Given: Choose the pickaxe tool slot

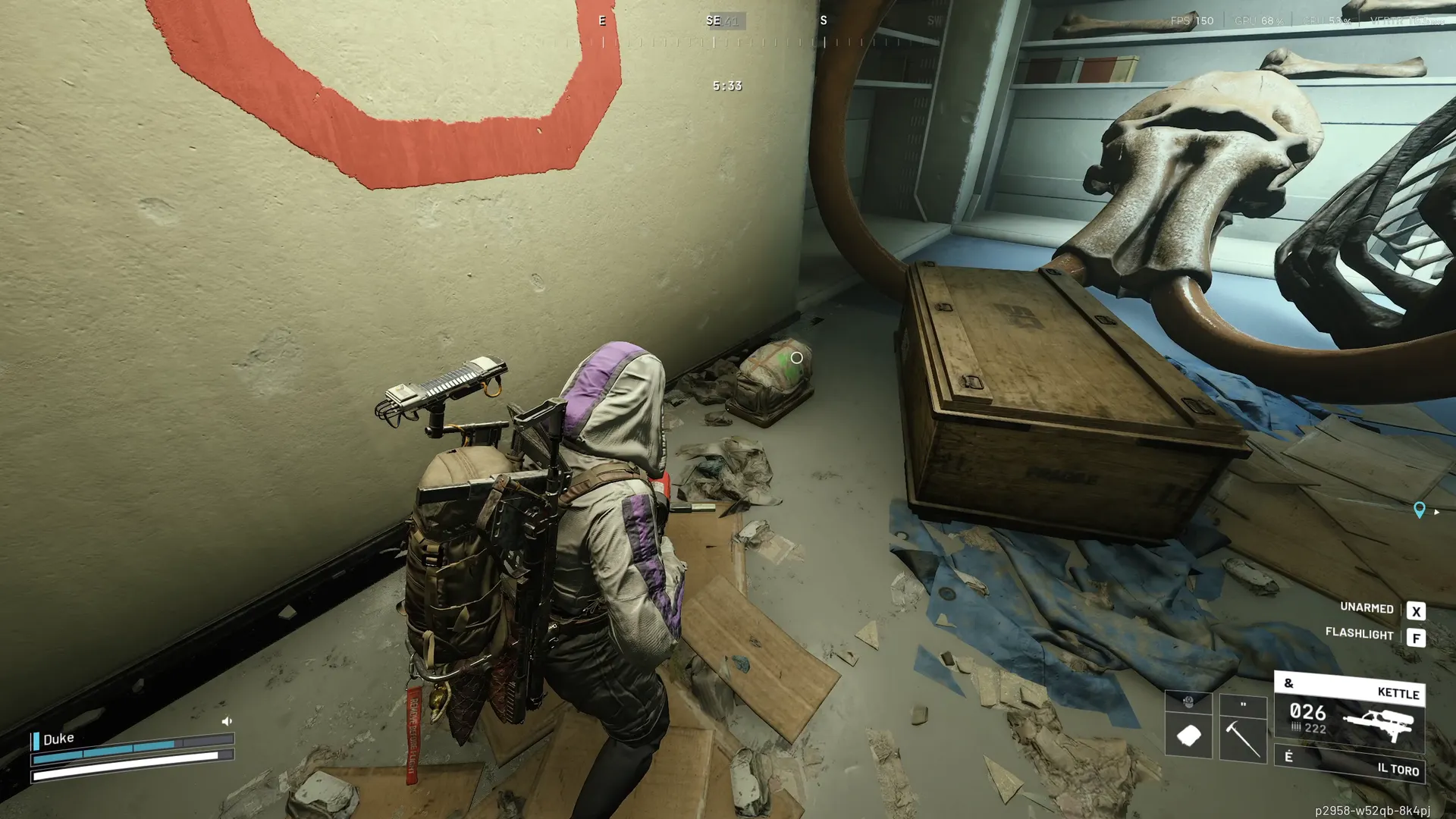Looking at the screenshot, I should tap(1242, 737).
